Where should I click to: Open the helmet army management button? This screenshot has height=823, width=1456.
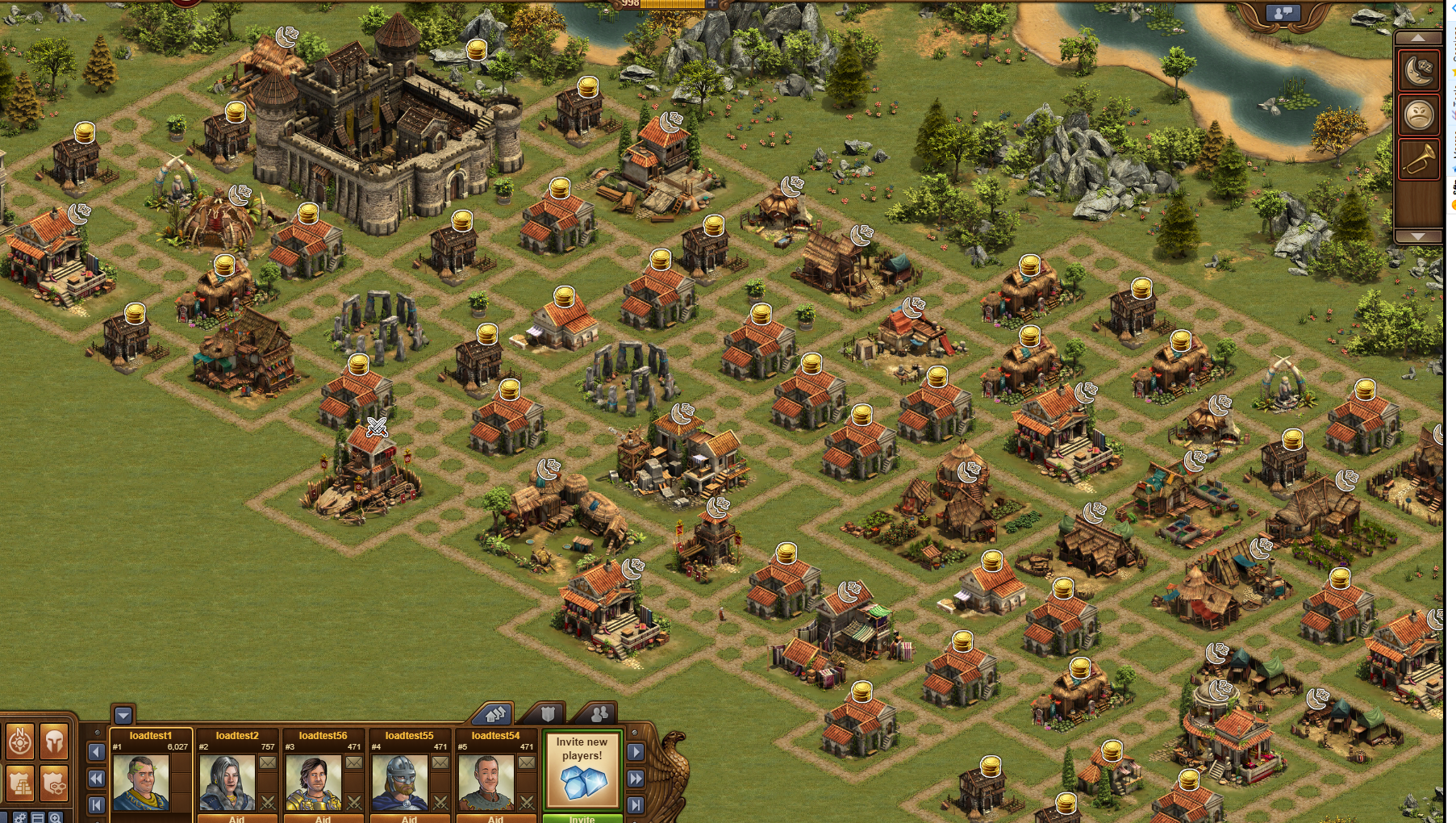54,742
